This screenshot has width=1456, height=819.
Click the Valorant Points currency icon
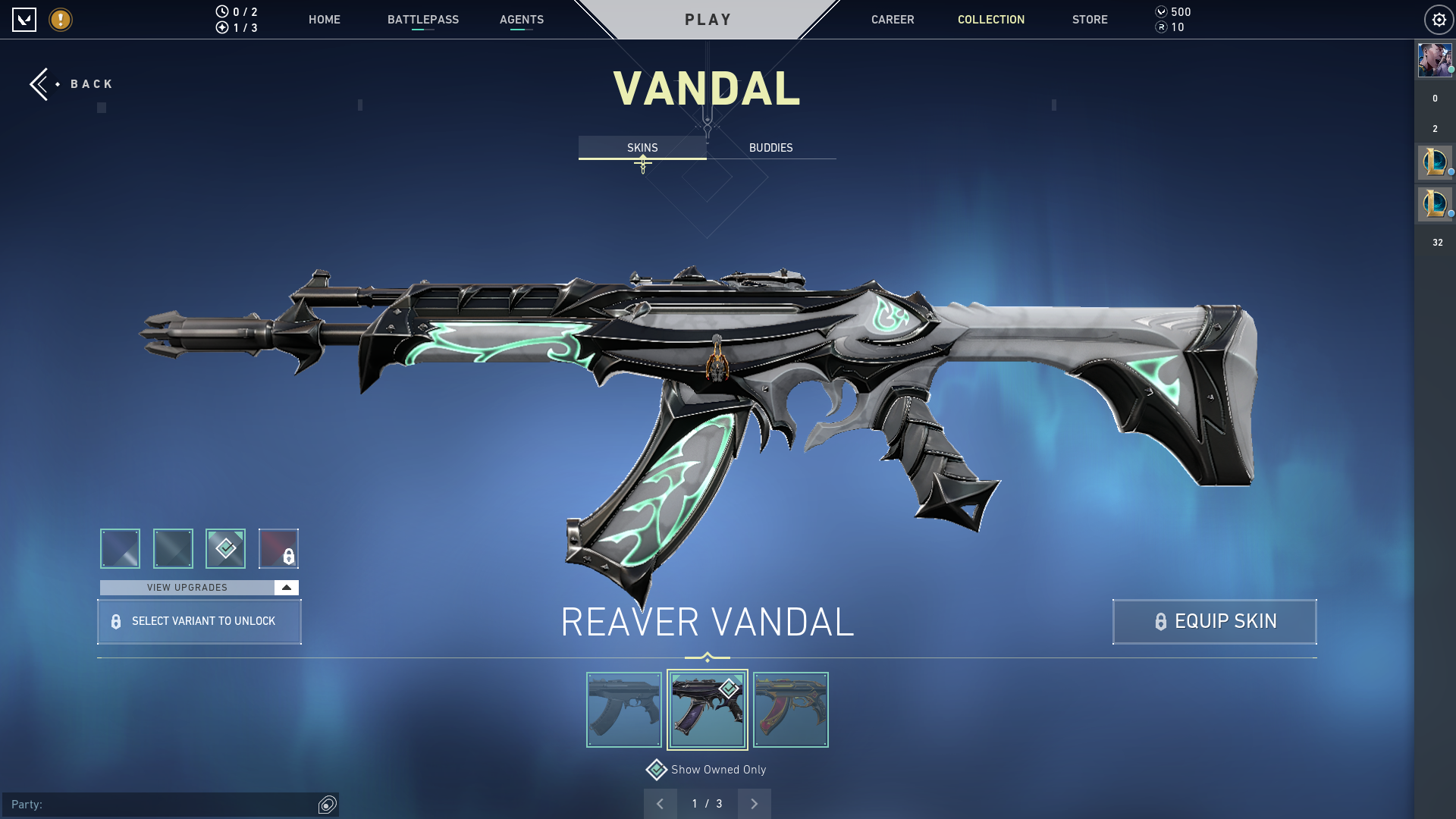1161,11
